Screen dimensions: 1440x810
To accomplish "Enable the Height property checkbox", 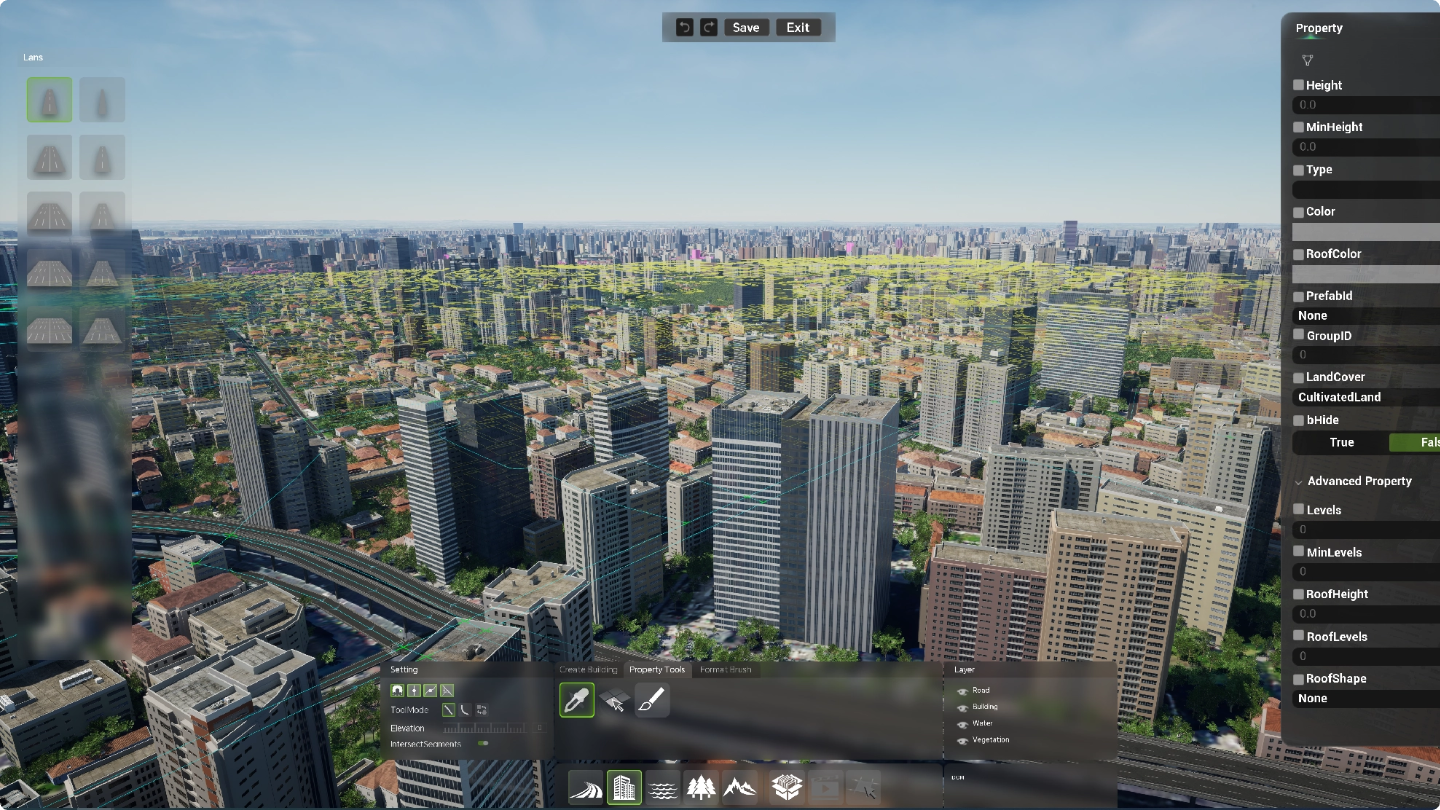I will click(x=1298, y=86).
